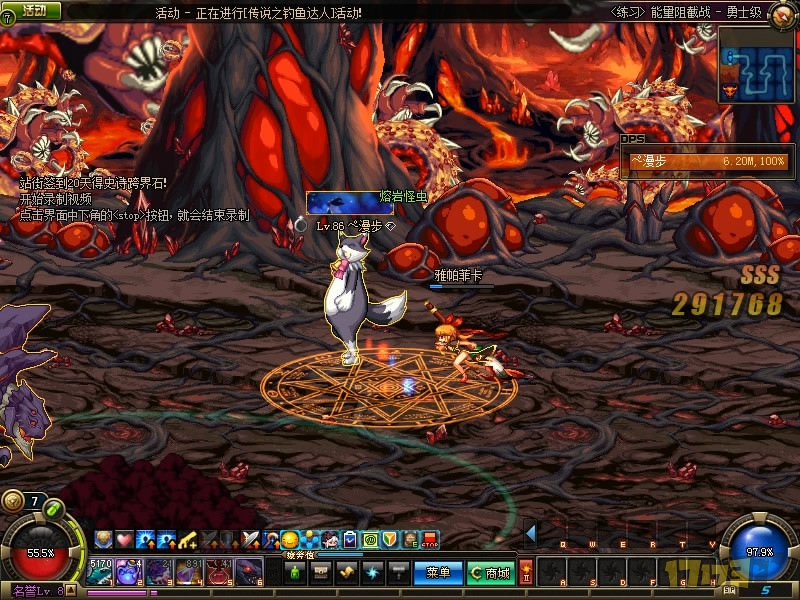Viewport: 800px width, 600px height.
Task: Open the green character silhouette menu icon
Action: [x=296, y=572]
